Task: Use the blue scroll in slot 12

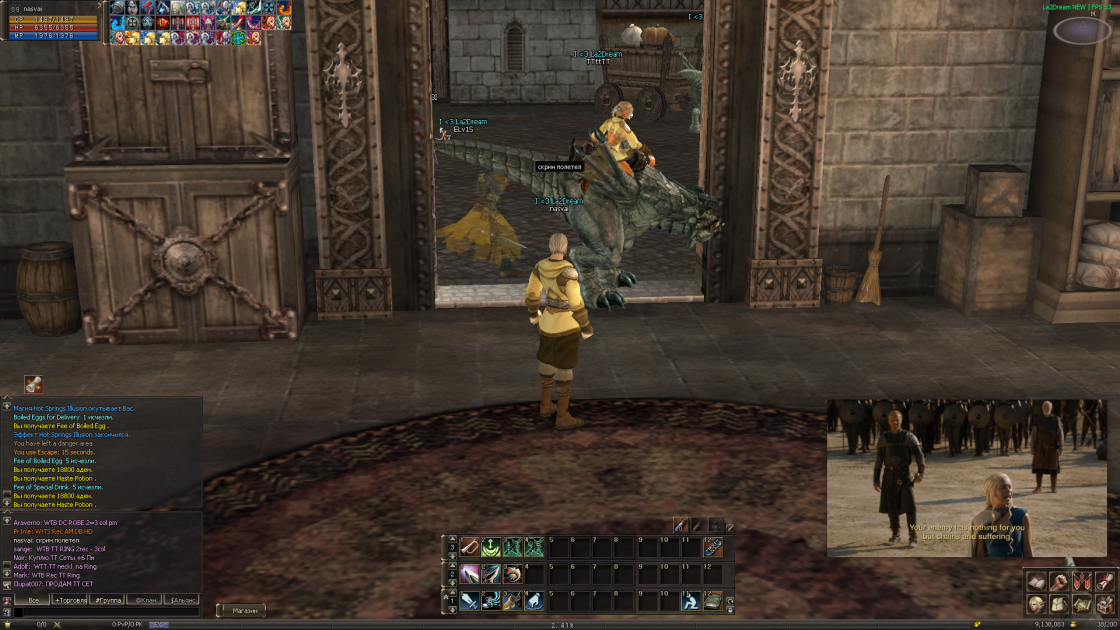Action: click(712, 547)
